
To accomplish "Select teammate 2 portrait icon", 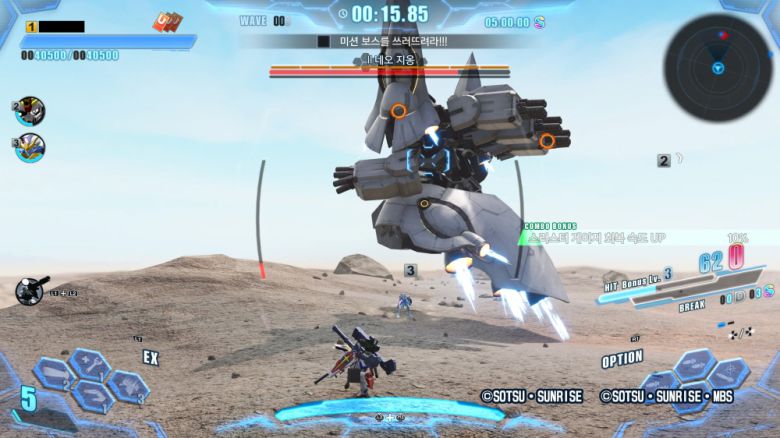I will point(30,111).
